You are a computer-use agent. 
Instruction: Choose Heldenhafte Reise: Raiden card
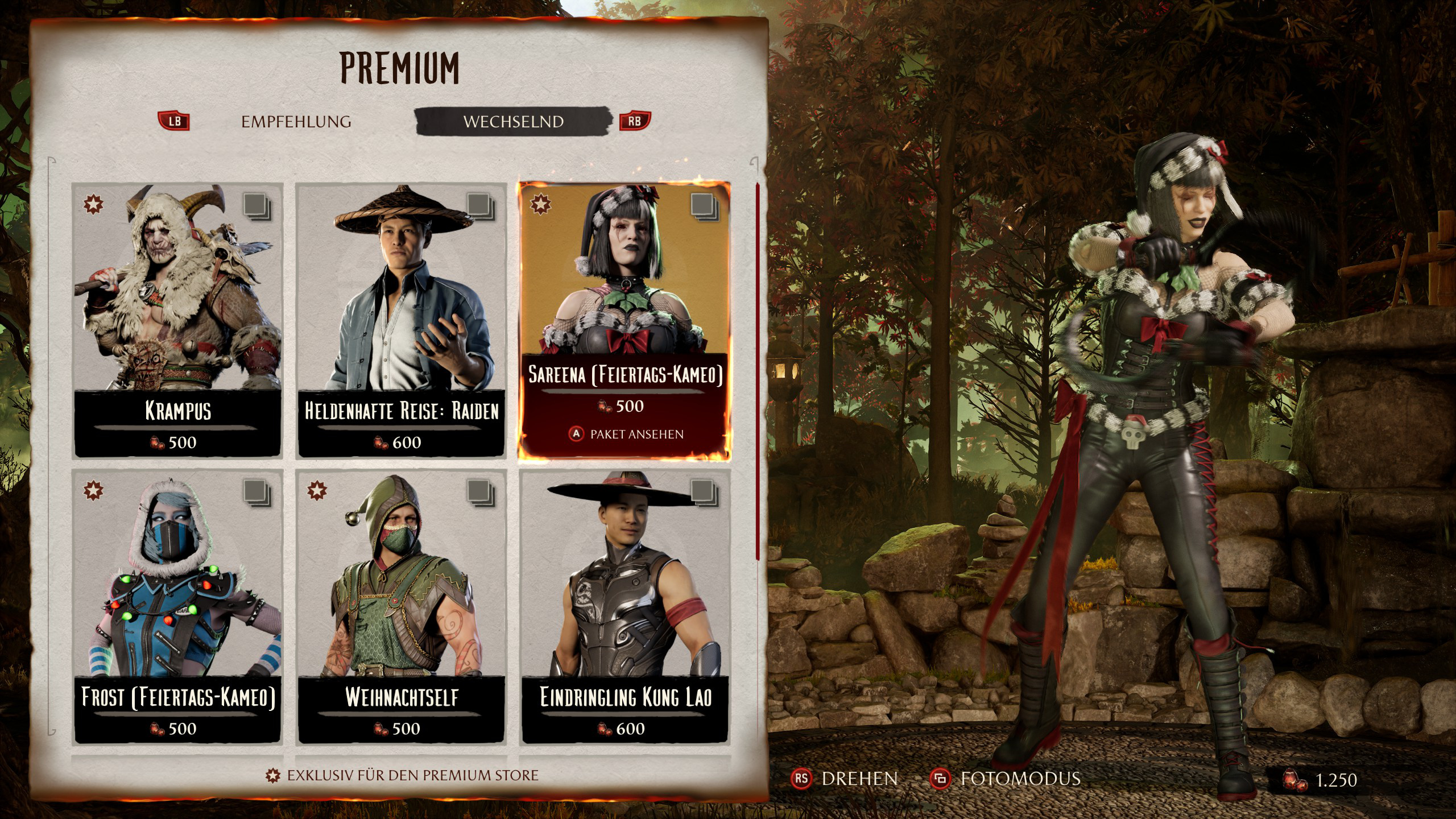pyautogui.click(x=402, y=320)
